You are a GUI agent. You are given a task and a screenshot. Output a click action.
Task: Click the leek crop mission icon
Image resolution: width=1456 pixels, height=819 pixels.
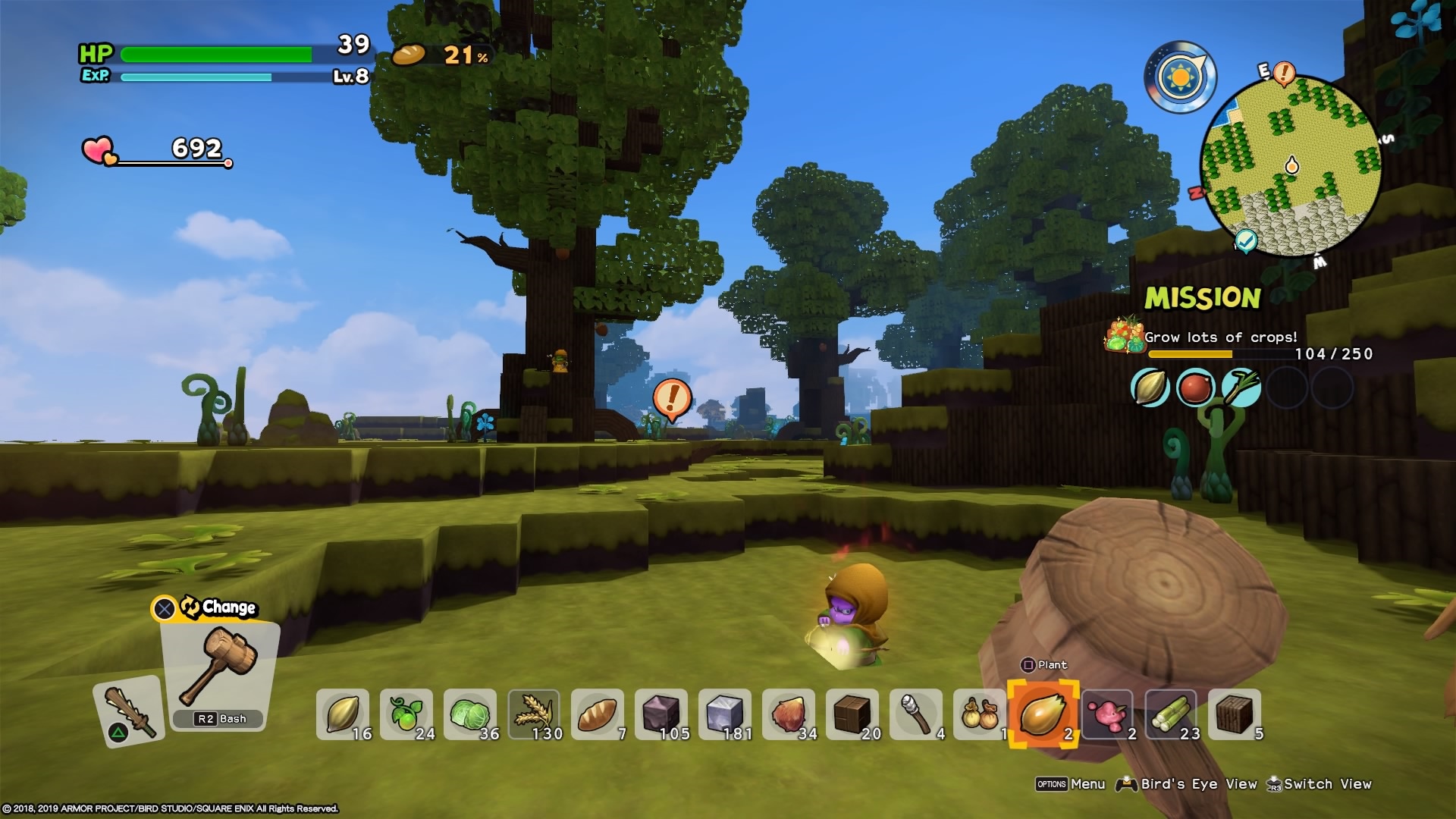click(1241, 388)
